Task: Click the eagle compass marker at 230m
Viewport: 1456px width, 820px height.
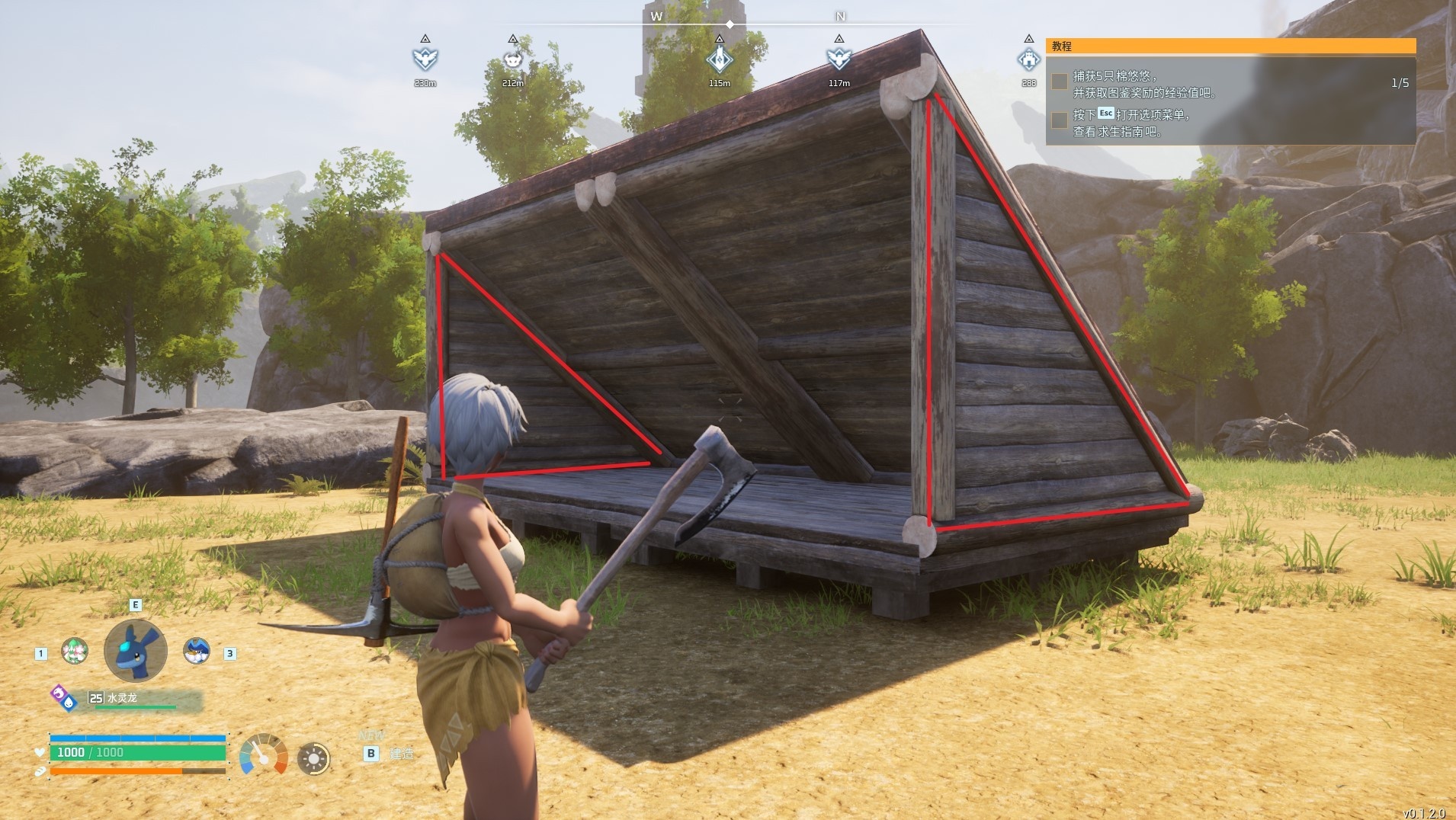Action: tap(425, 58)
